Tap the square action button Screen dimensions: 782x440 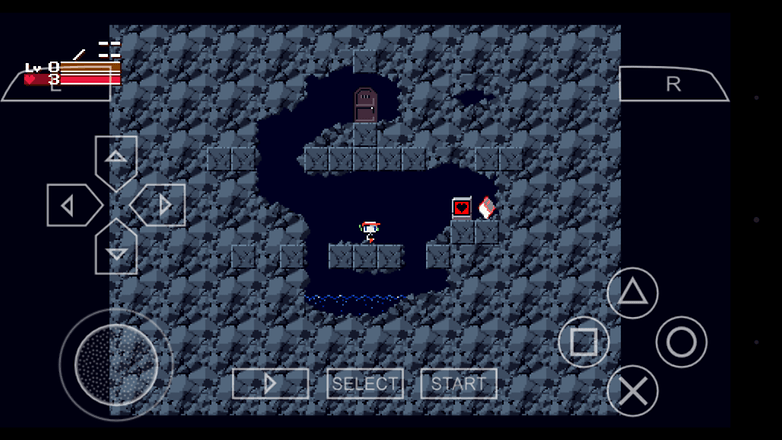(584, 342)
